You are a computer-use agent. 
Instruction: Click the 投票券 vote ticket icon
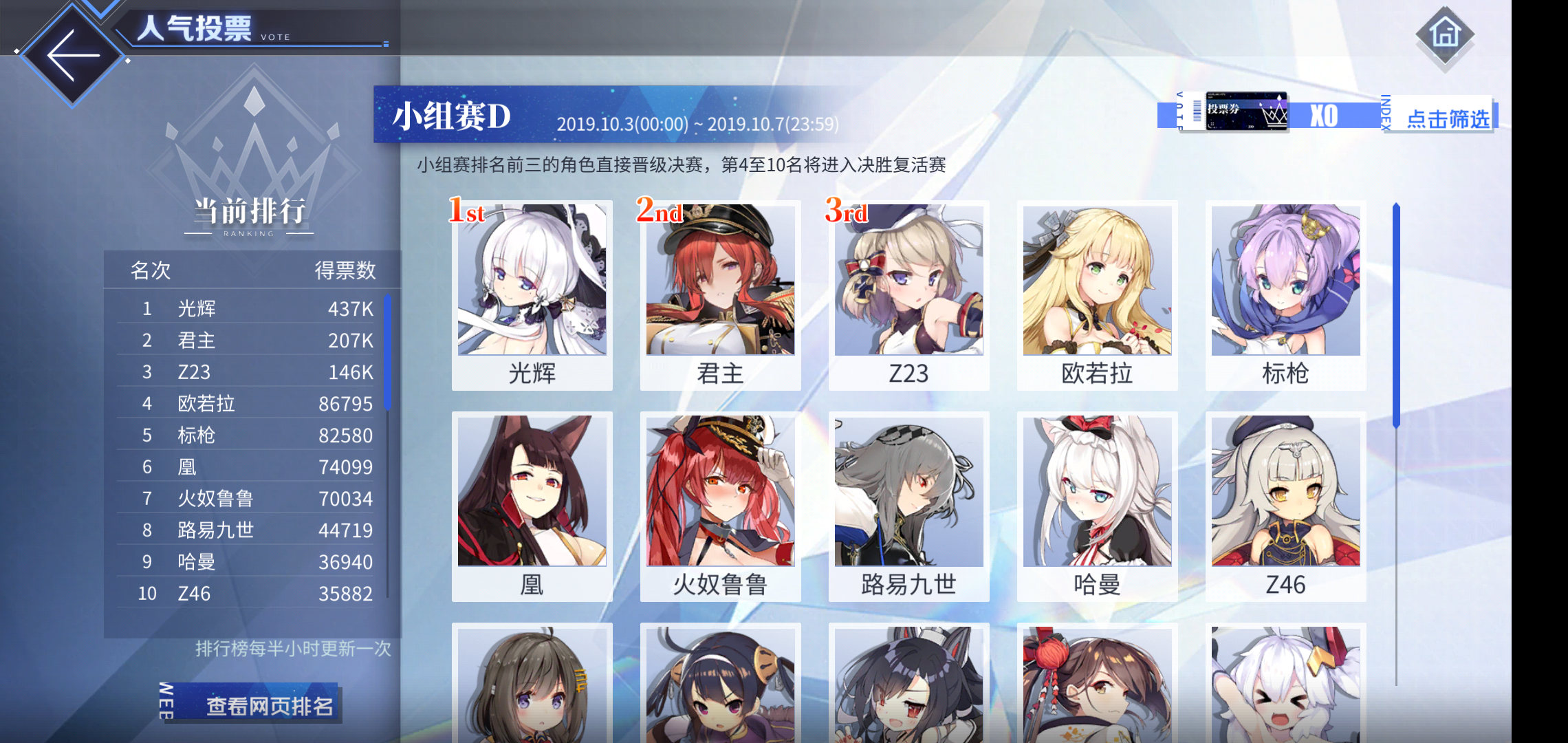1245,112
